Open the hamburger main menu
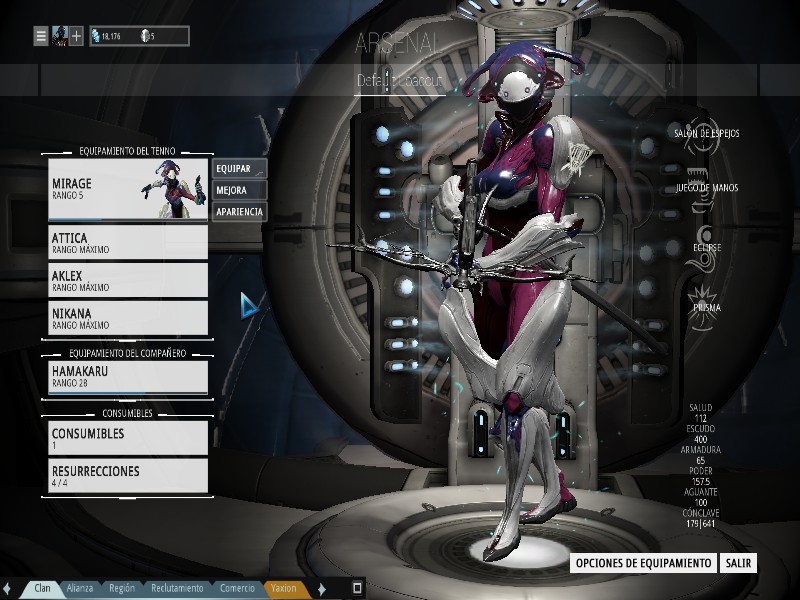Screen dimensions: 800x600 (x=41, y=36)
